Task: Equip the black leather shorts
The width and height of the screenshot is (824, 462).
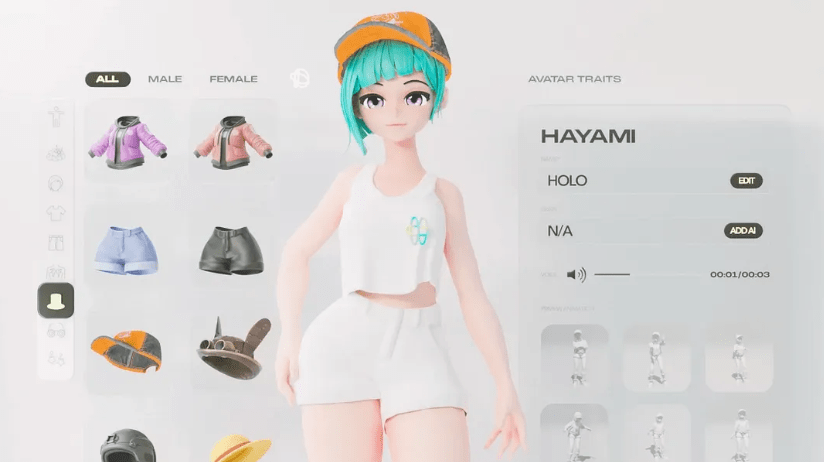Action: 234,248
